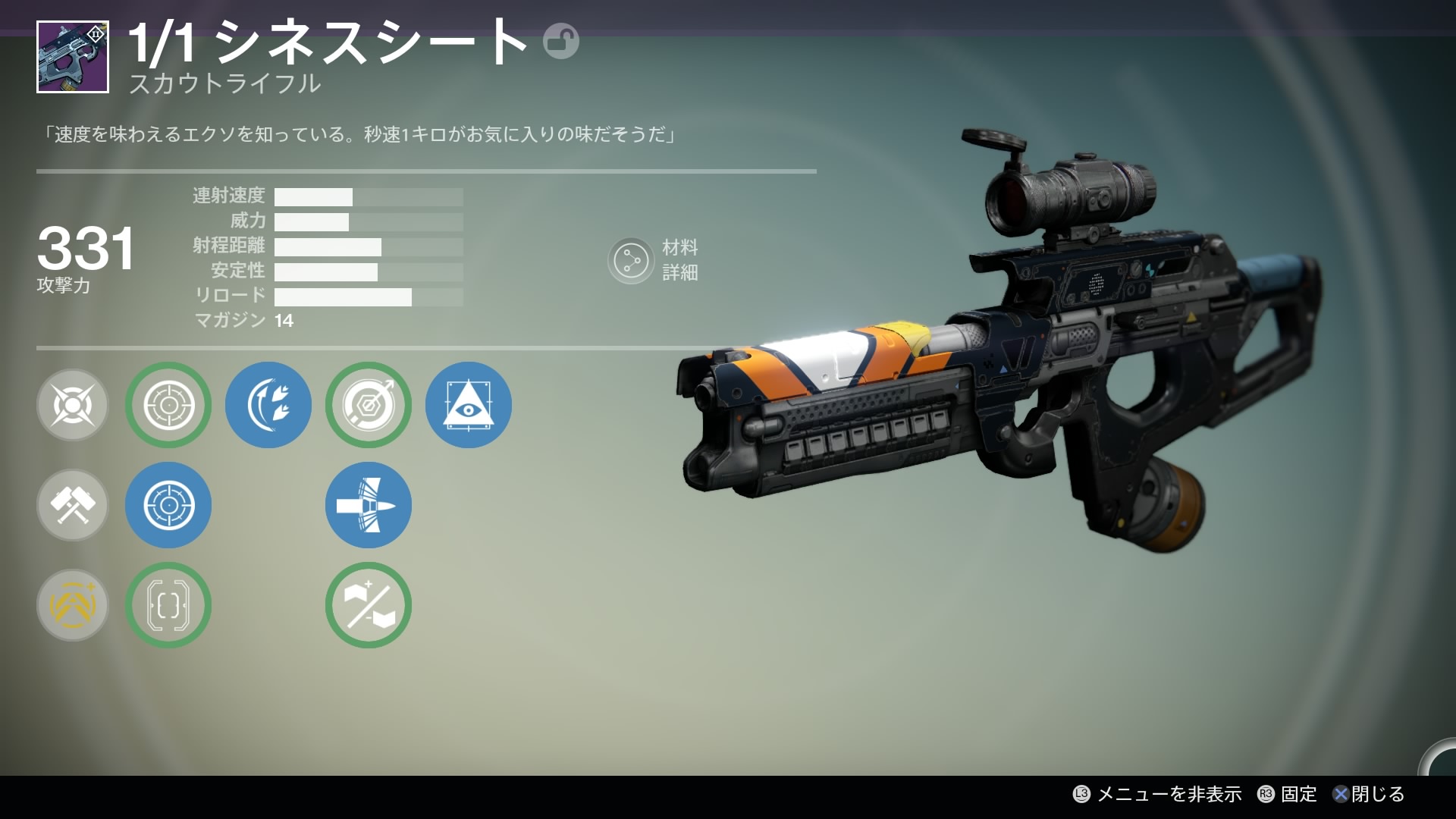Toggle the lock icon beside the weapon name
The height and width of the screenshot is (819, 1456).
tap(560, 42)
